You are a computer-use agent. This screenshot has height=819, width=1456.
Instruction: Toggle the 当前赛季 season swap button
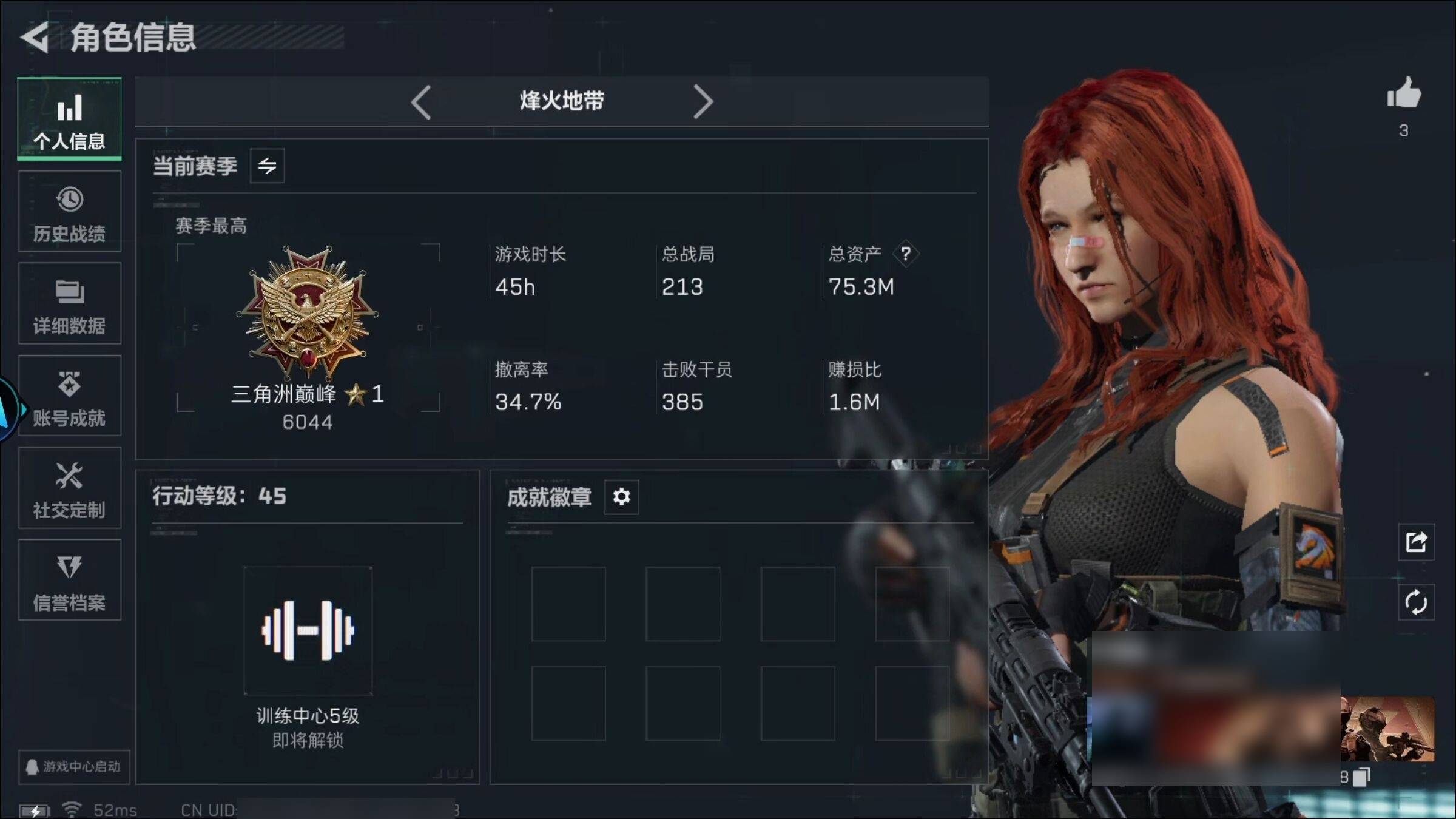(x=267, y=166)
